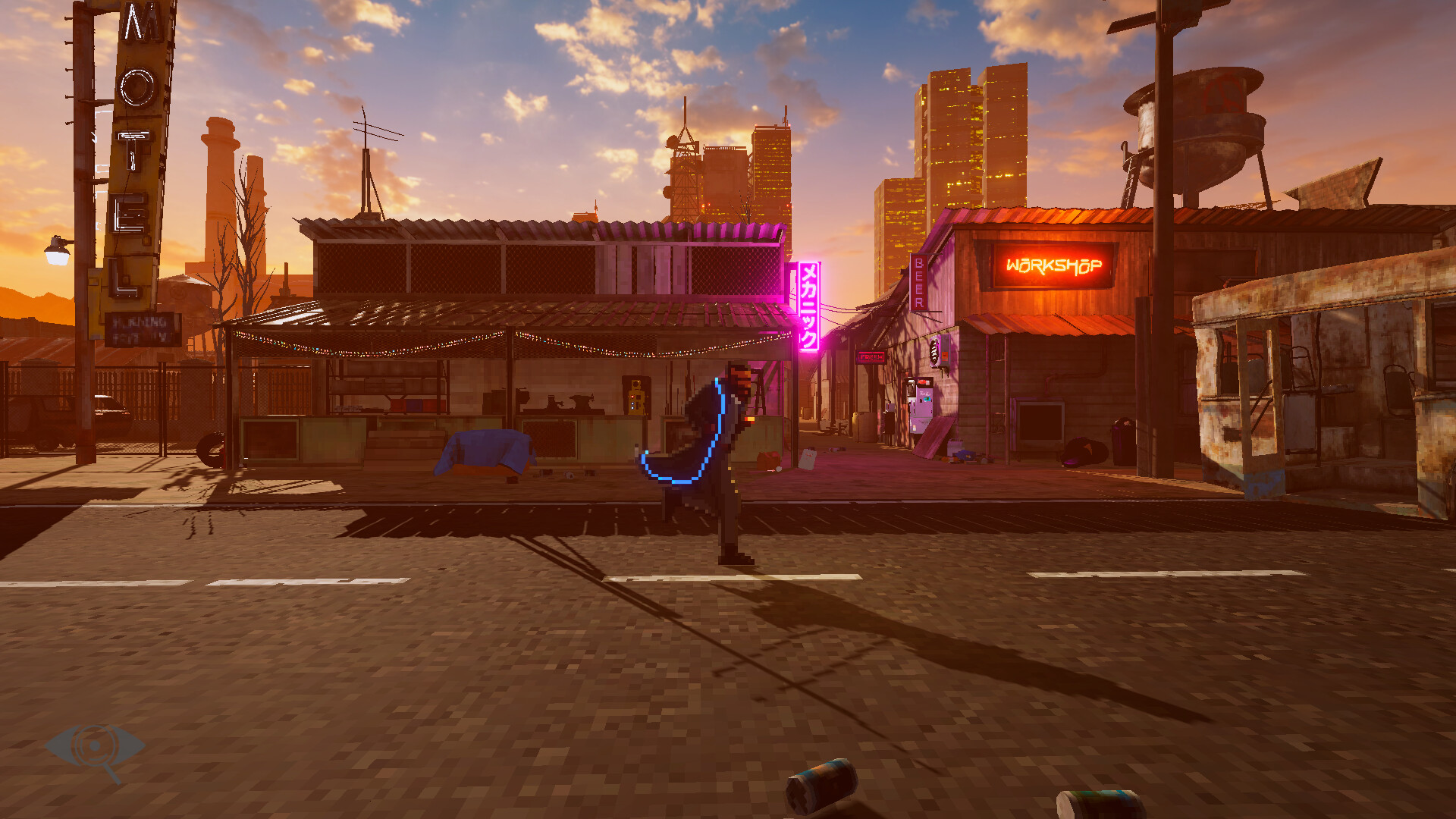Click the glowing WORKSHOP neon sign

click(x=1054, y=267)
